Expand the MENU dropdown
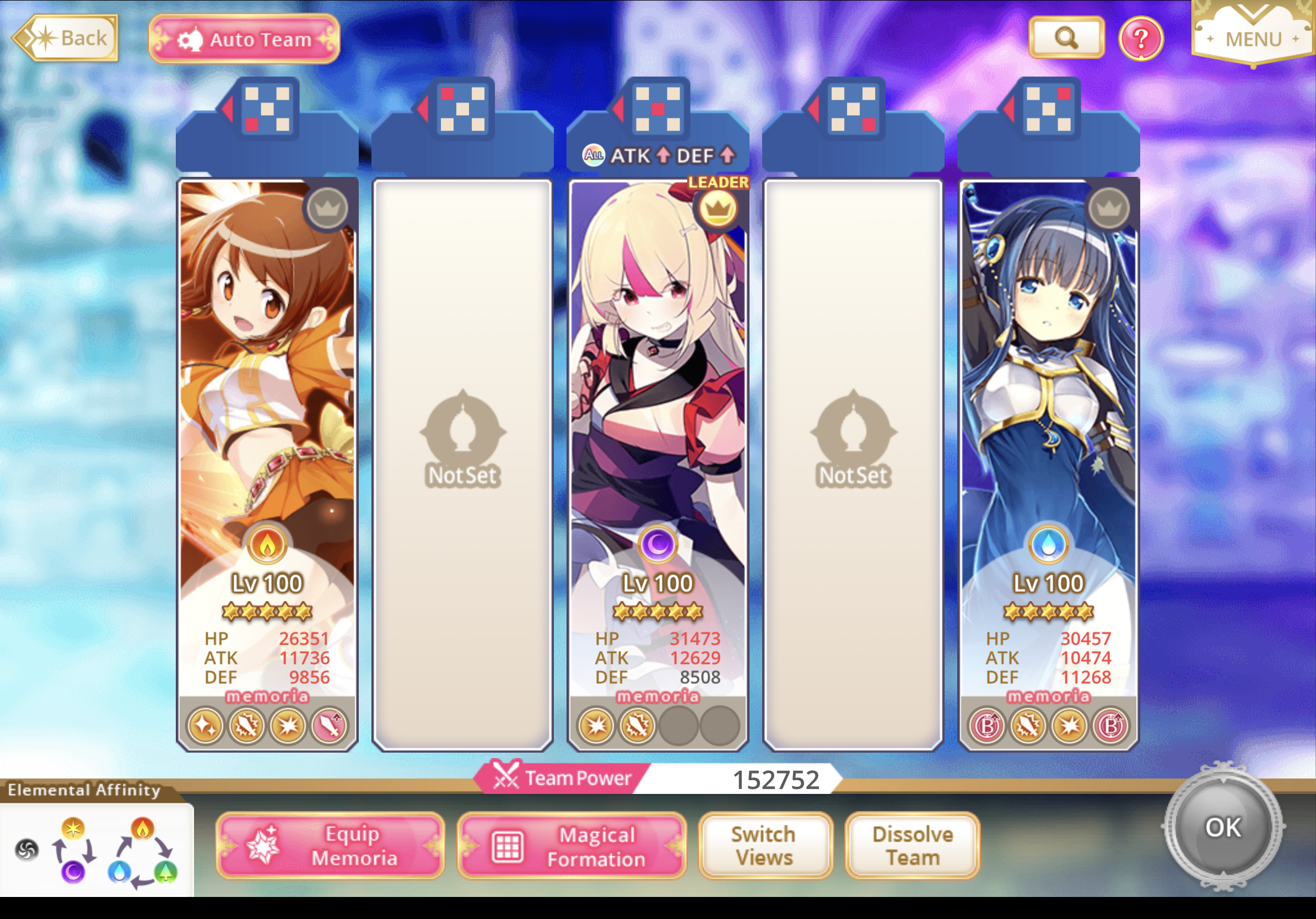Viewport: 1316px width, 919px height. pos(1253,34)
